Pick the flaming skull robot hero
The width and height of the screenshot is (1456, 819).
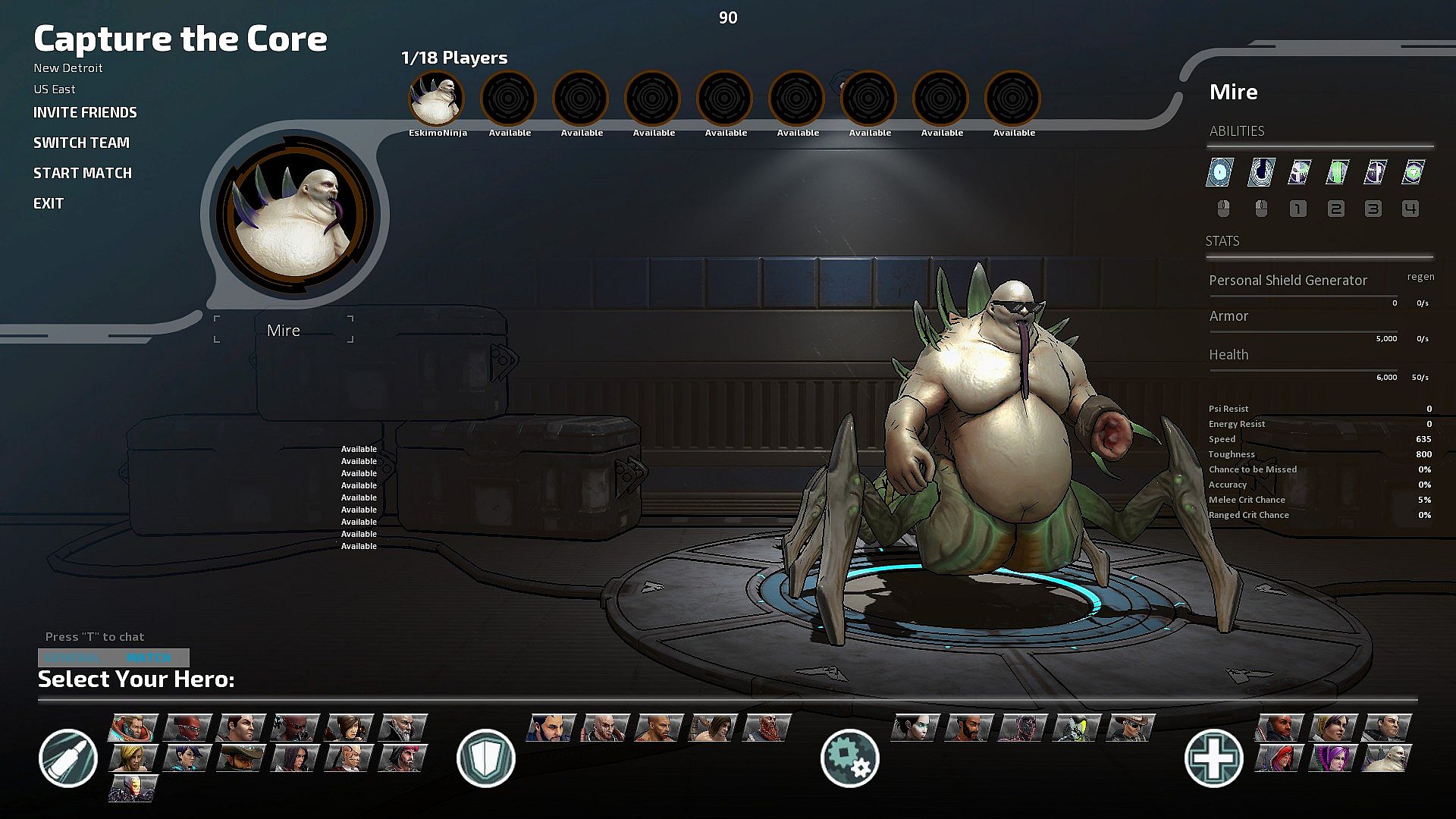point(133,788)
